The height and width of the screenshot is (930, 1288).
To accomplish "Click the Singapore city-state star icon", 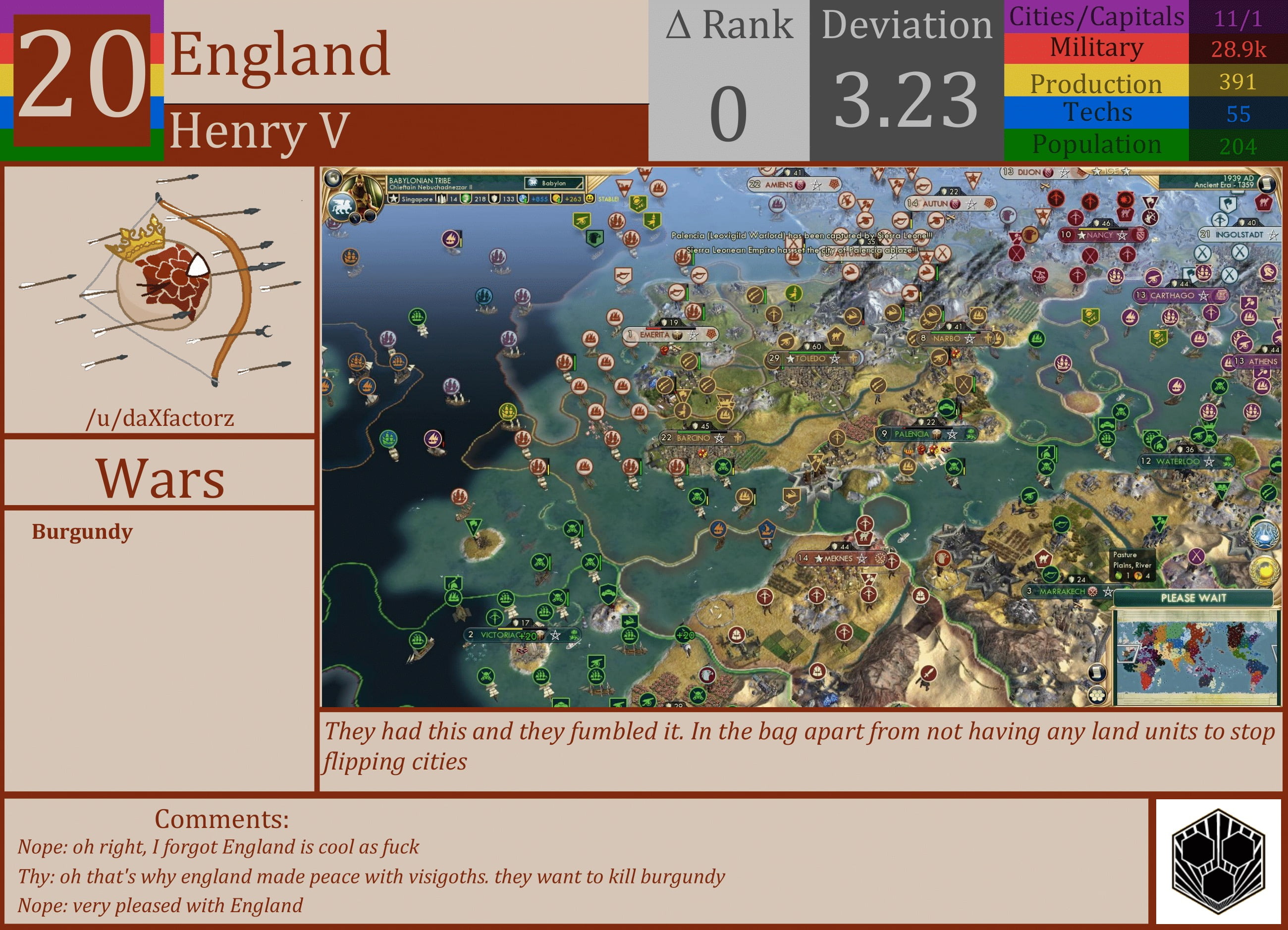I will [x=394, y=199].
